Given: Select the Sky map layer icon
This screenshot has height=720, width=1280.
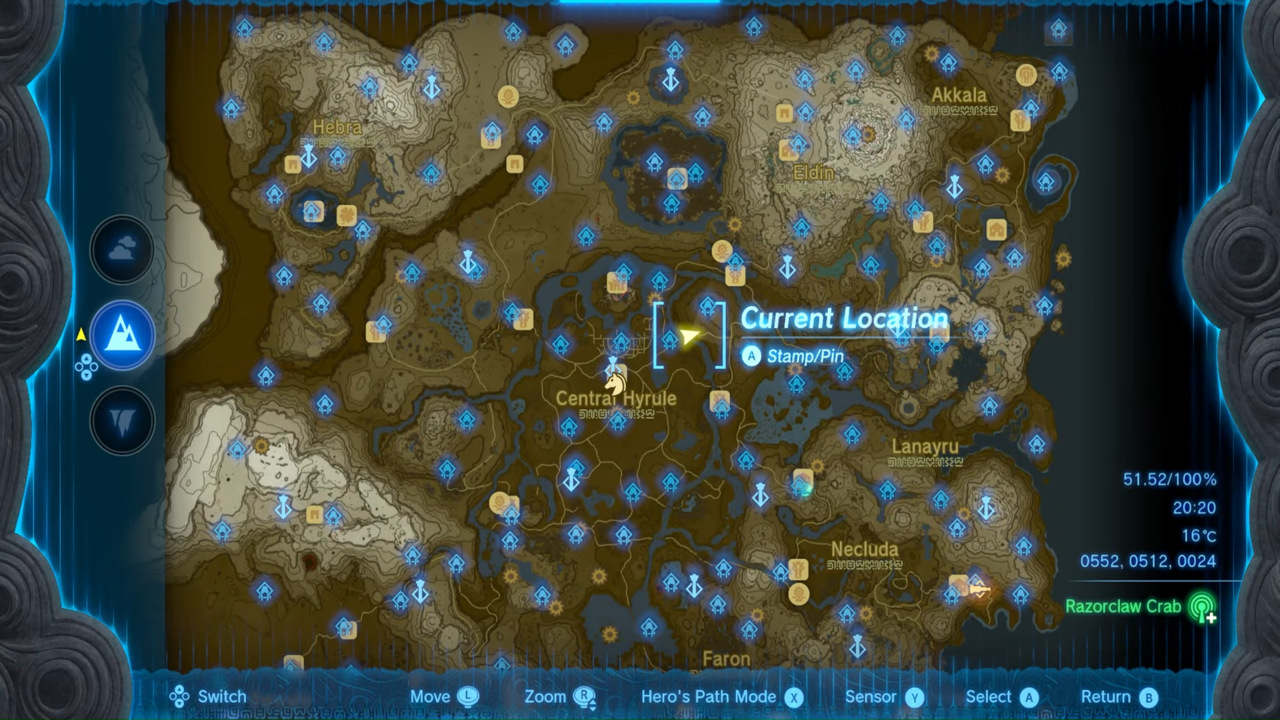Looking at the screenshot, I should click(122, 250).
